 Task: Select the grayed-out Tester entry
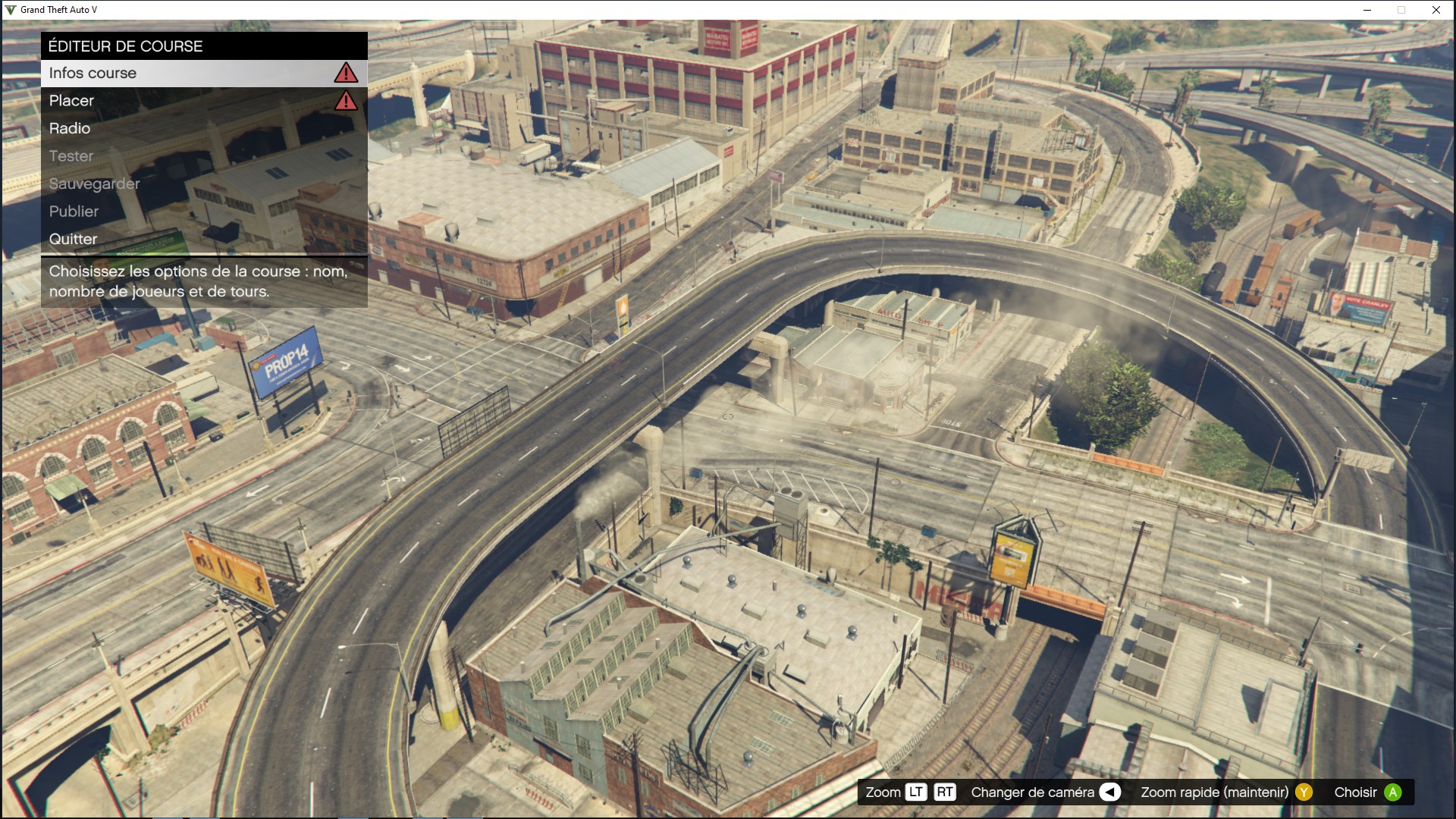click(x=71, y=155)
